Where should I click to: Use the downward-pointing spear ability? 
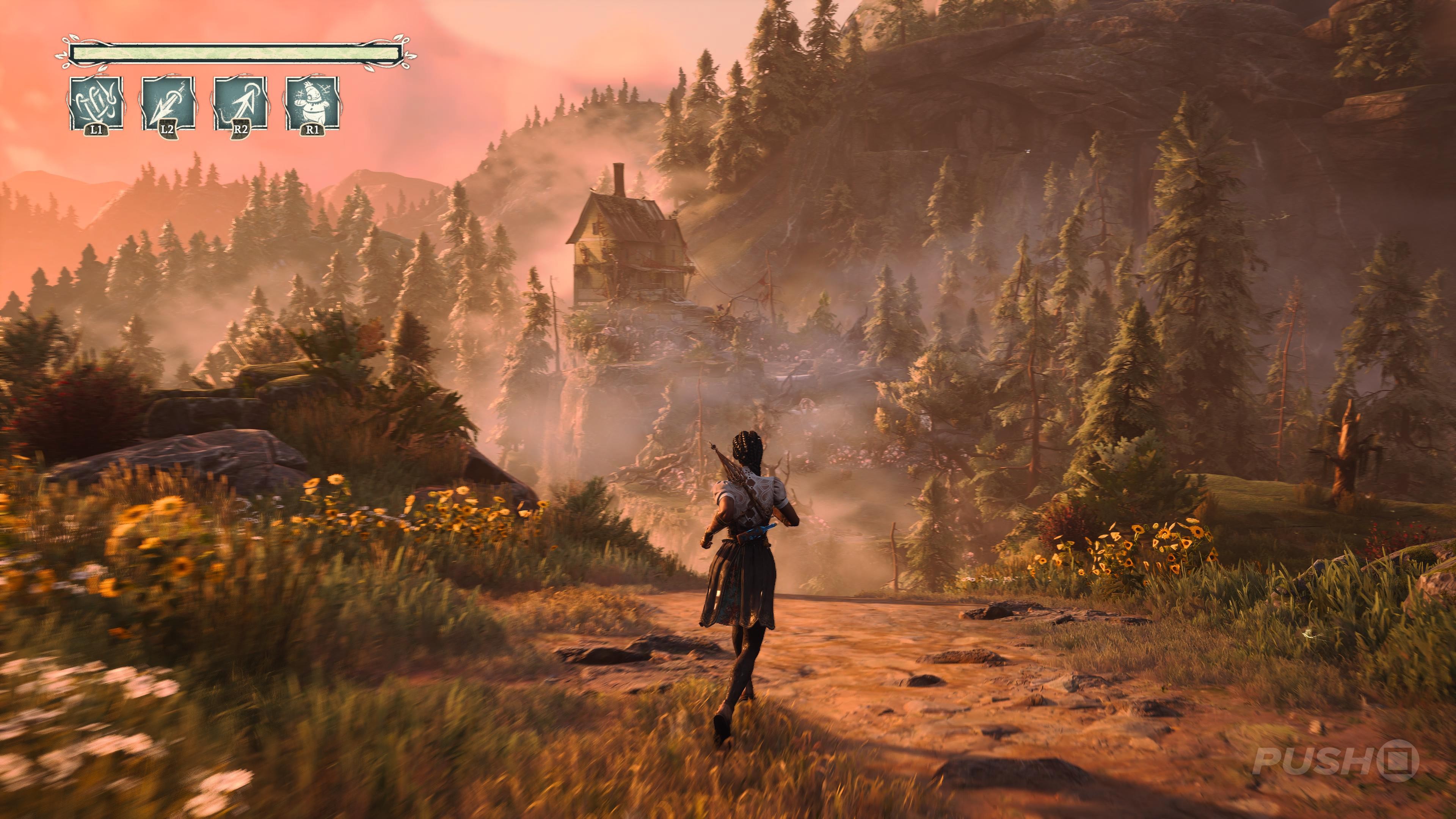coord(168,104)
